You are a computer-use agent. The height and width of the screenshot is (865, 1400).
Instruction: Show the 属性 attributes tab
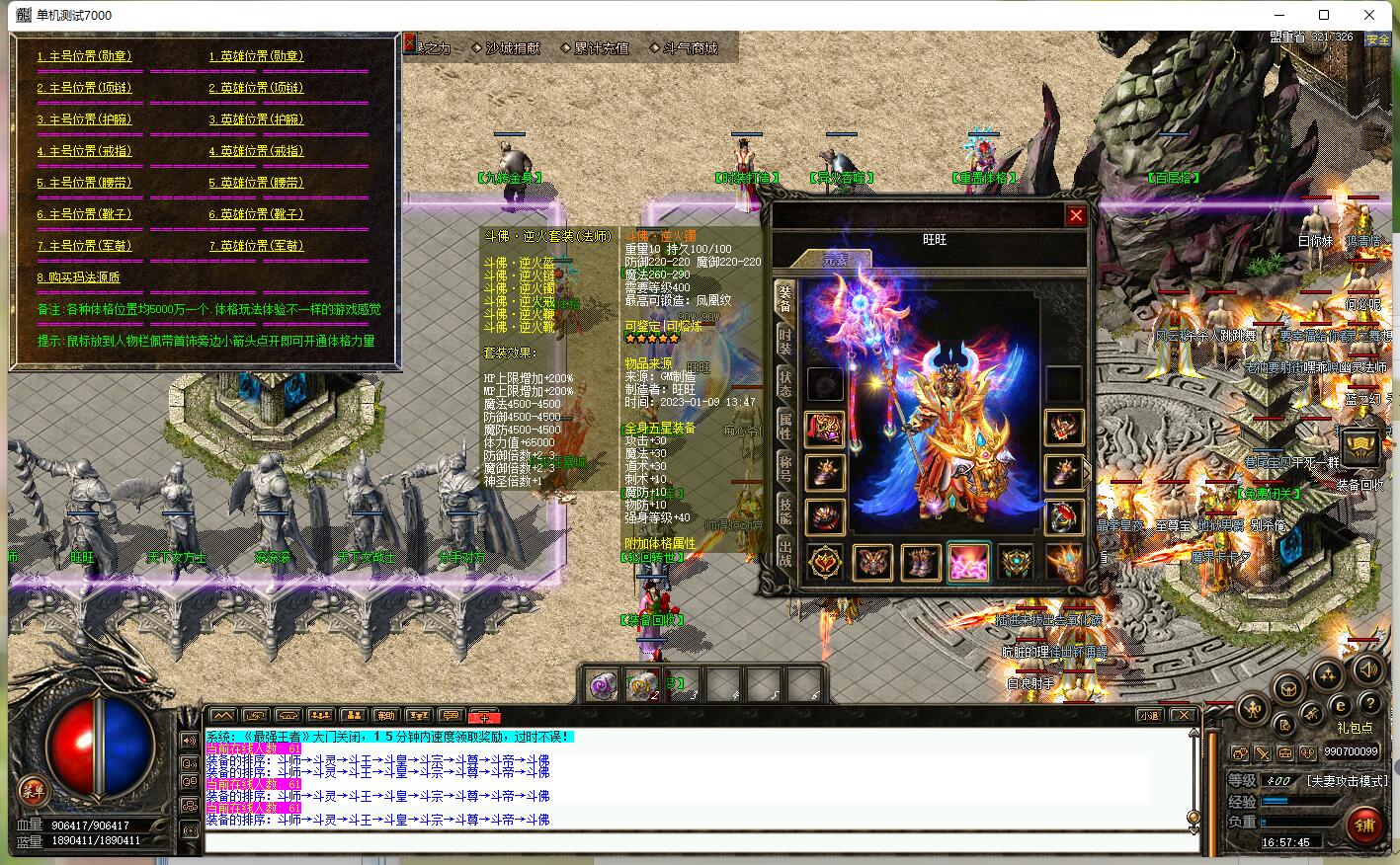click(784, 426)
